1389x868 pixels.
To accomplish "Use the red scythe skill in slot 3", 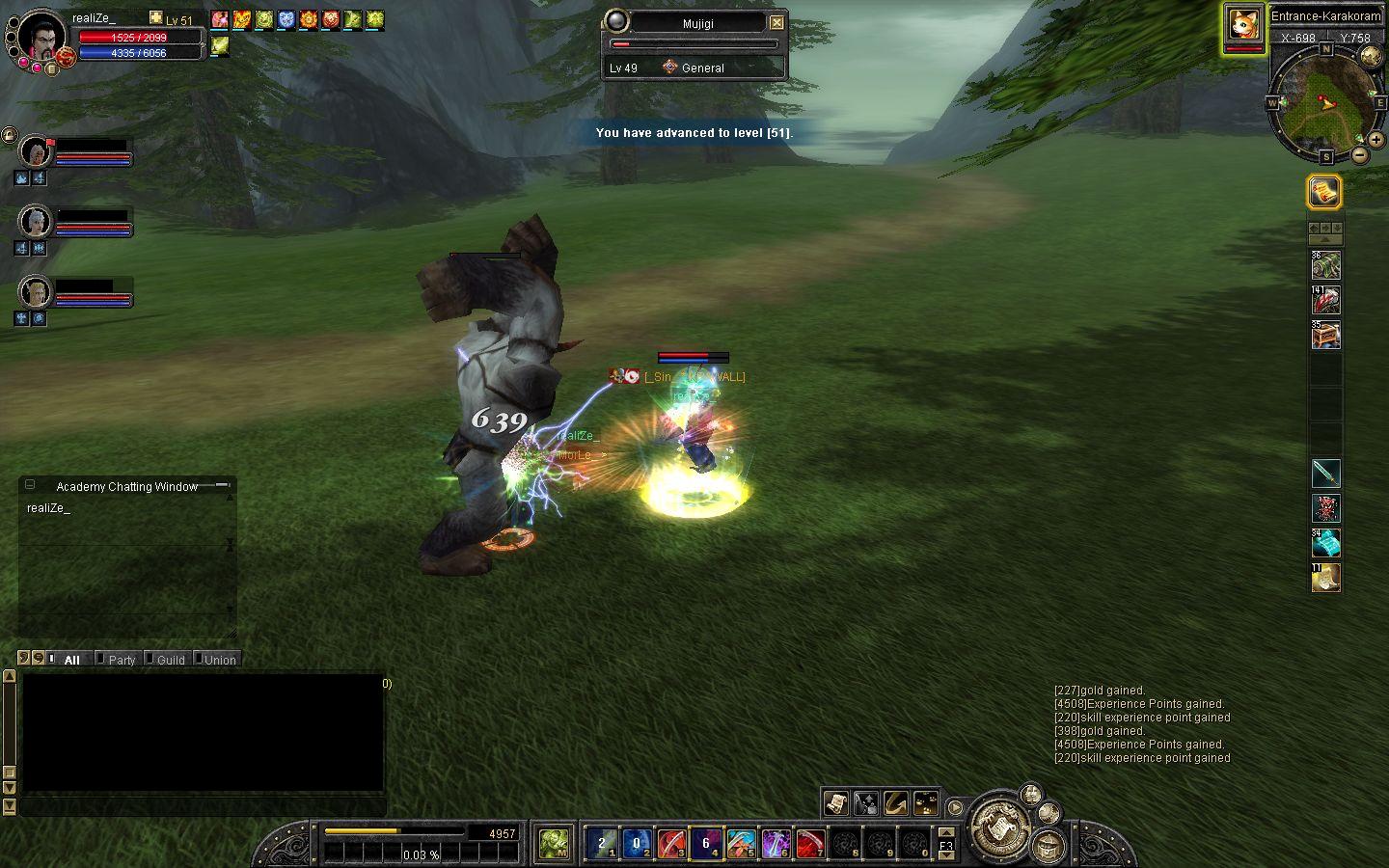I will pyautogui.click(x=670, y=844).
